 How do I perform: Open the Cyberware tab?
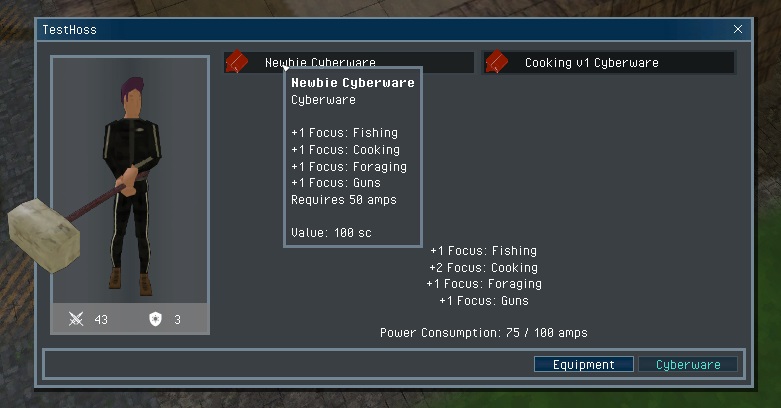(688, 365)
